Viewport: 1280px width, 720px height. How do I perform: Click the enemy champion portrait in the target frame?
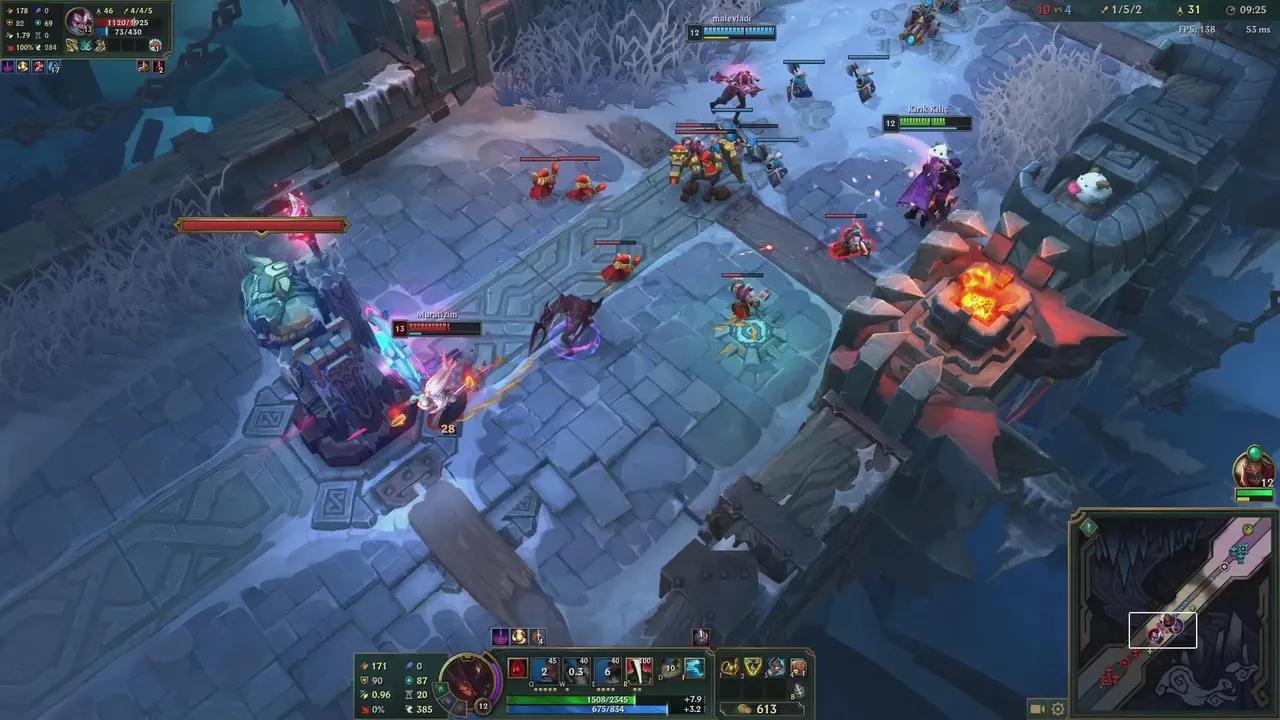(x=79, y=22)
